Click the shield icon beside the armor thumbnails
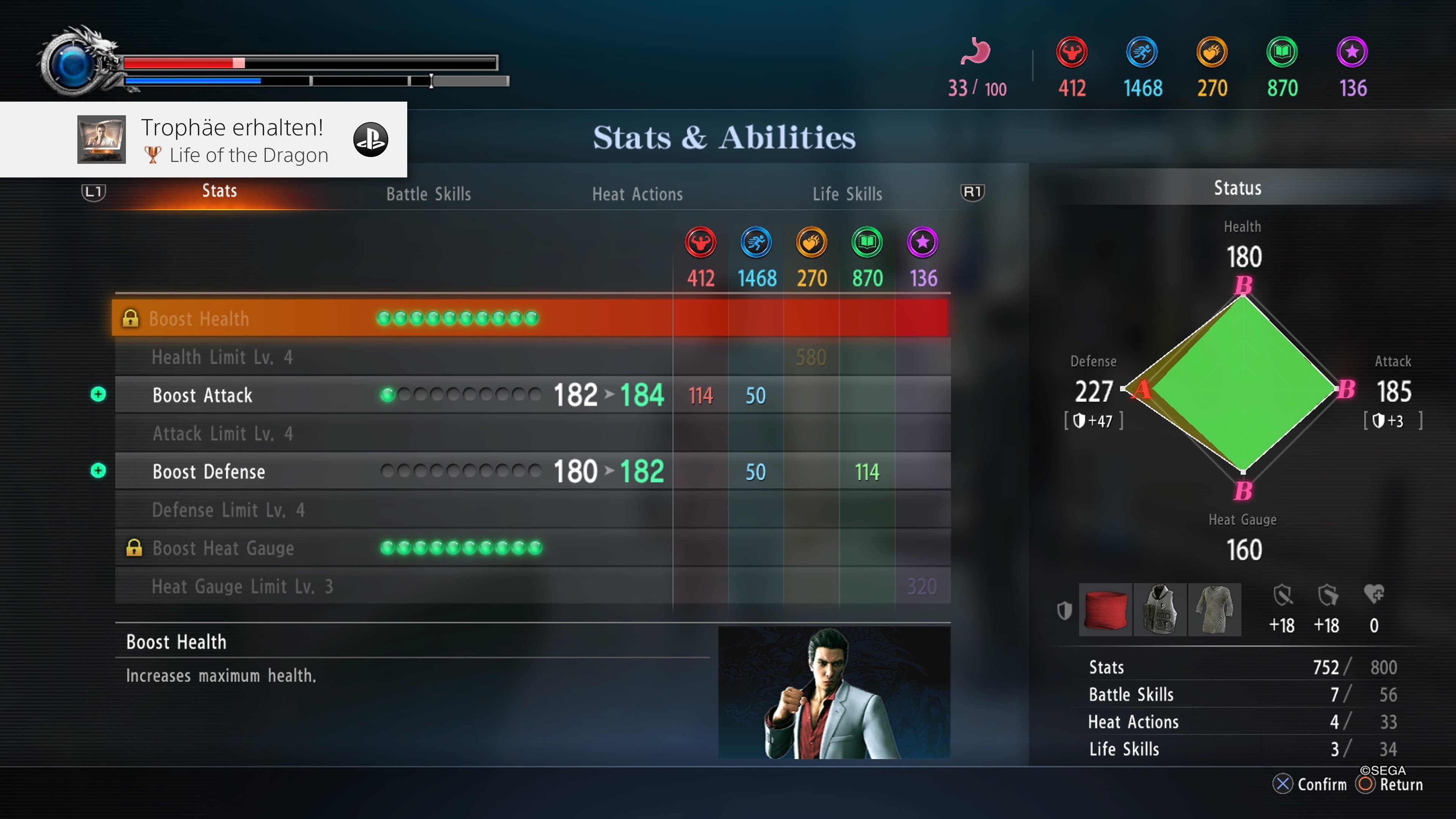1456x819 pixels. 1065,610
